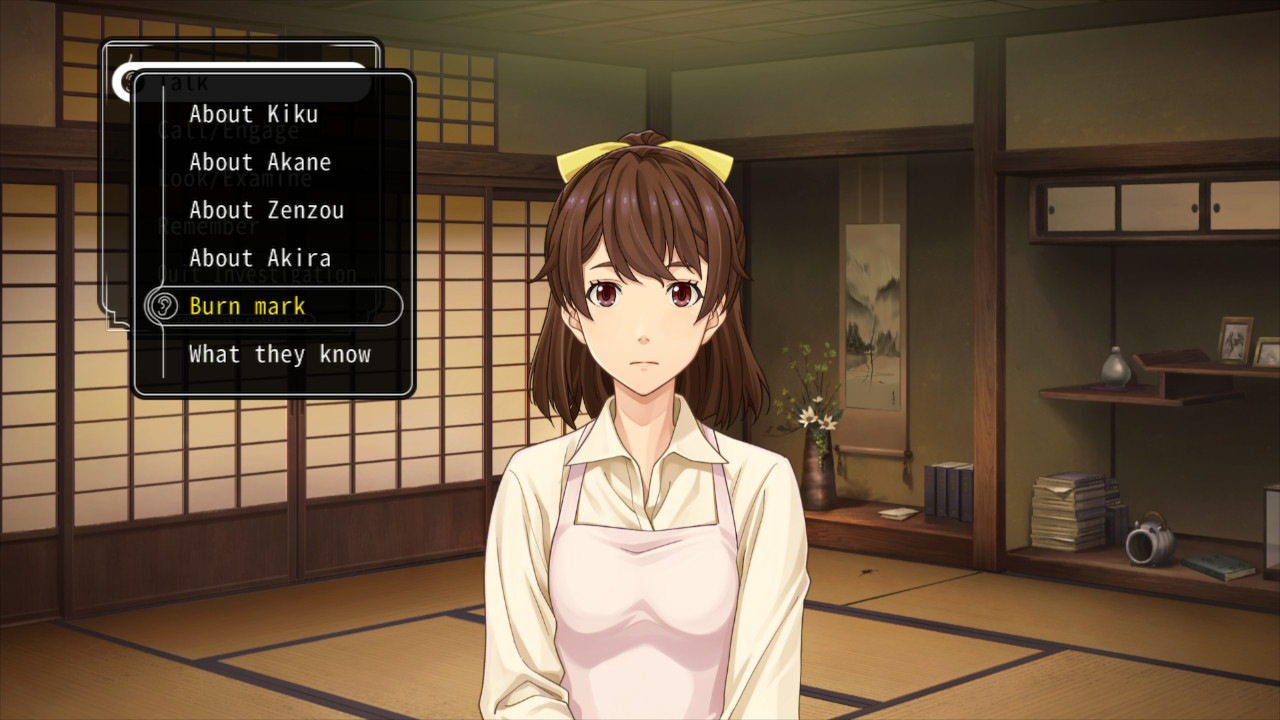This screenshot has height=720, width=1280.
Task: Choose About Akane from the talk list
Action: (259, 162)
